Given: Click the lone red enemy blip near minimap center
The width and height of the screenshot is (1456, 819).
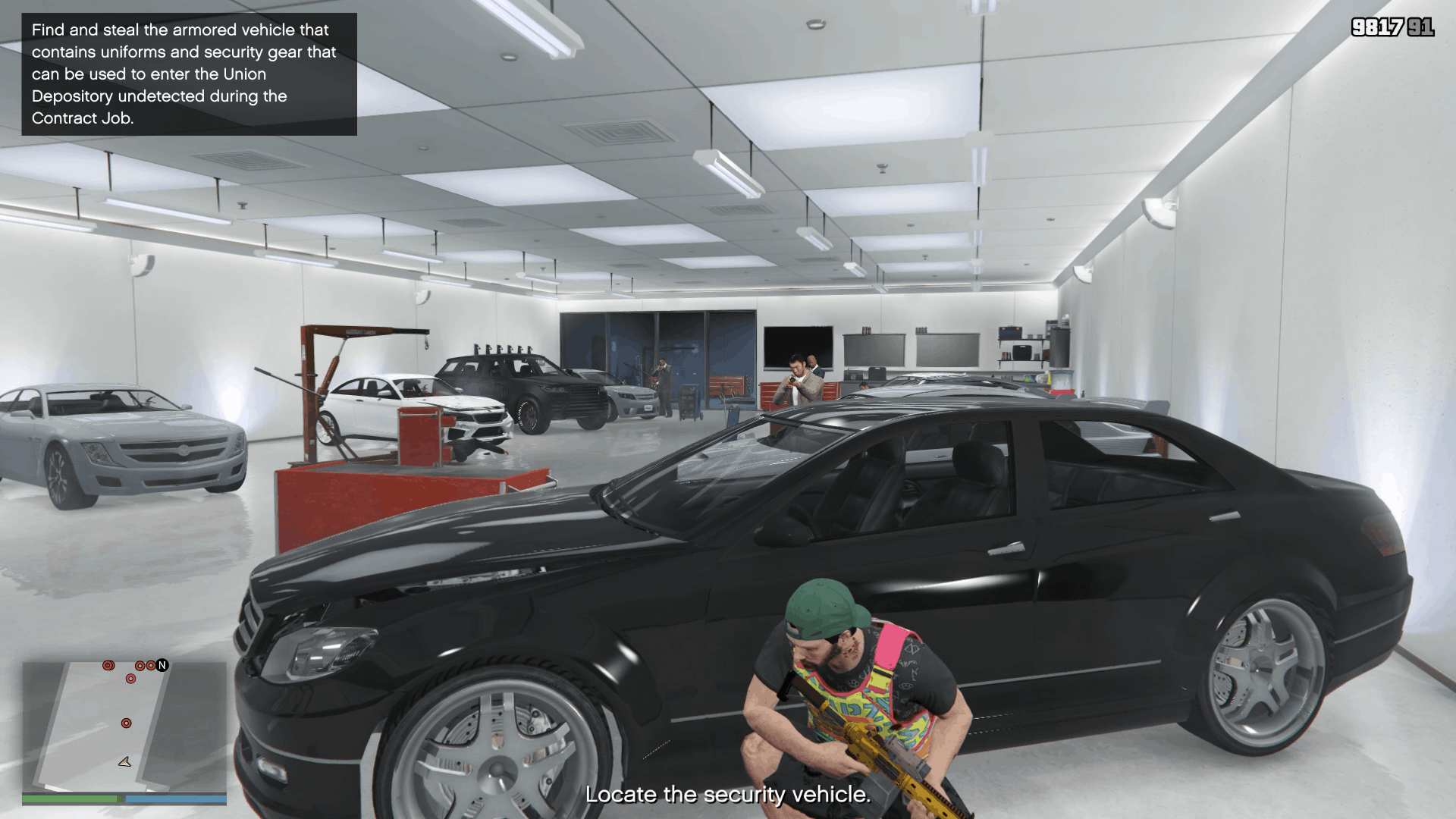Looking at the screenshot, I should click(126, 723).
